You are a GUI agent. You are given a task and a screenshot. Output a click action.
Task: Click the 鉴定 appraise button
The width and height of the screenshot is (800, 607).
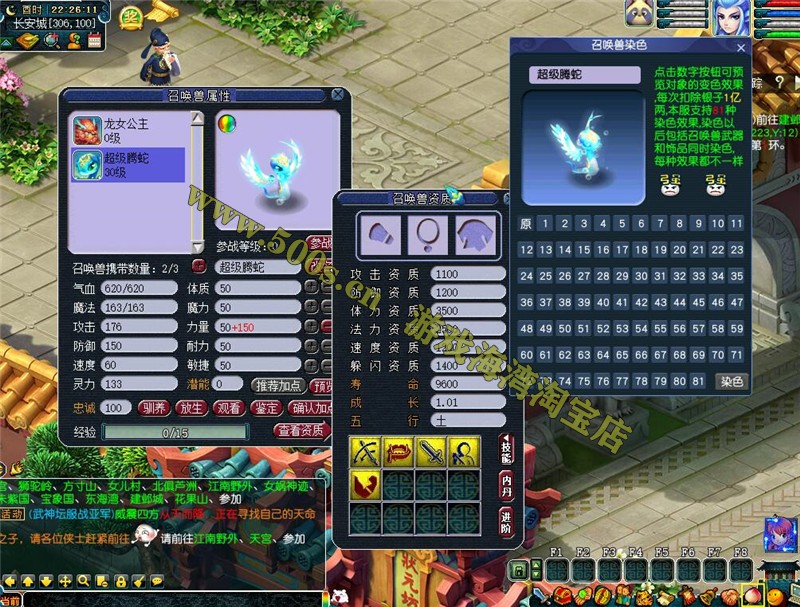pyautogui.click(x=266, y=408)
